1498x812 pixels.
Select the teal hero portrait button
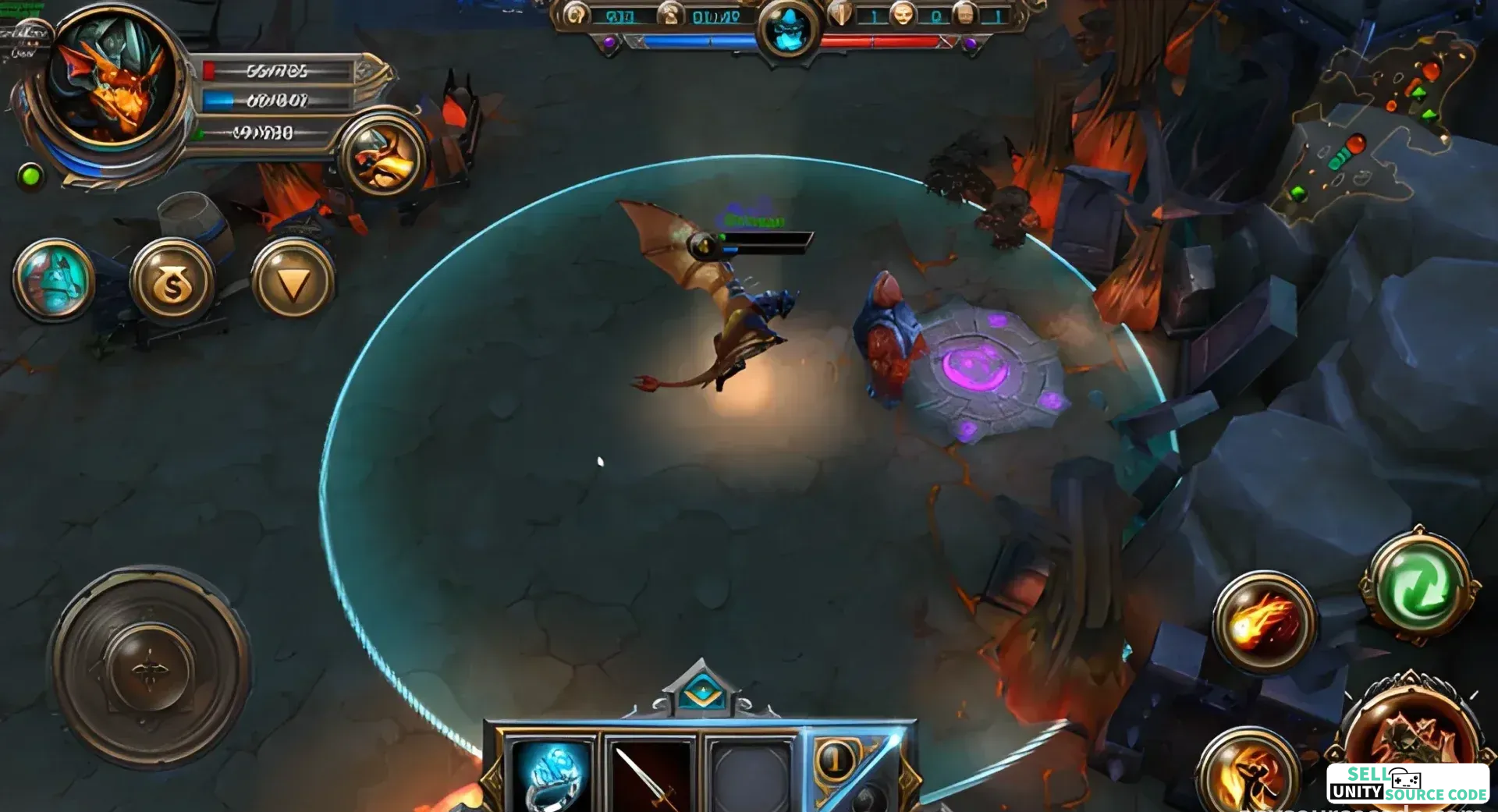54,280
